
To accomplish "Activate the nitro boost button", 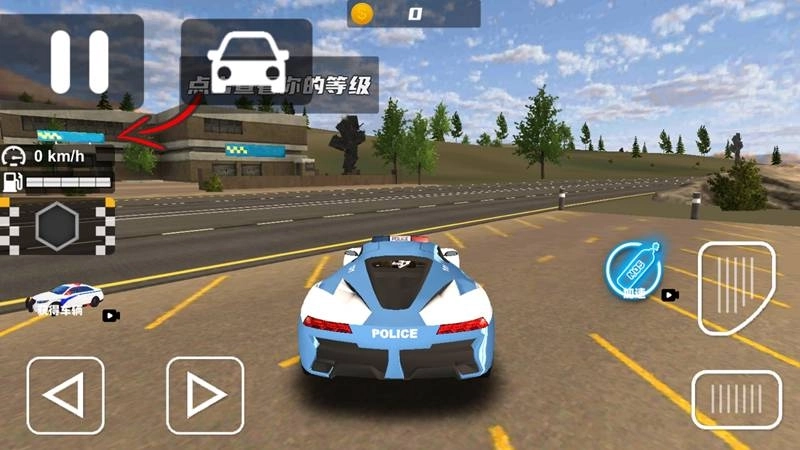I will pyautogui.click(x=632, y=270).
